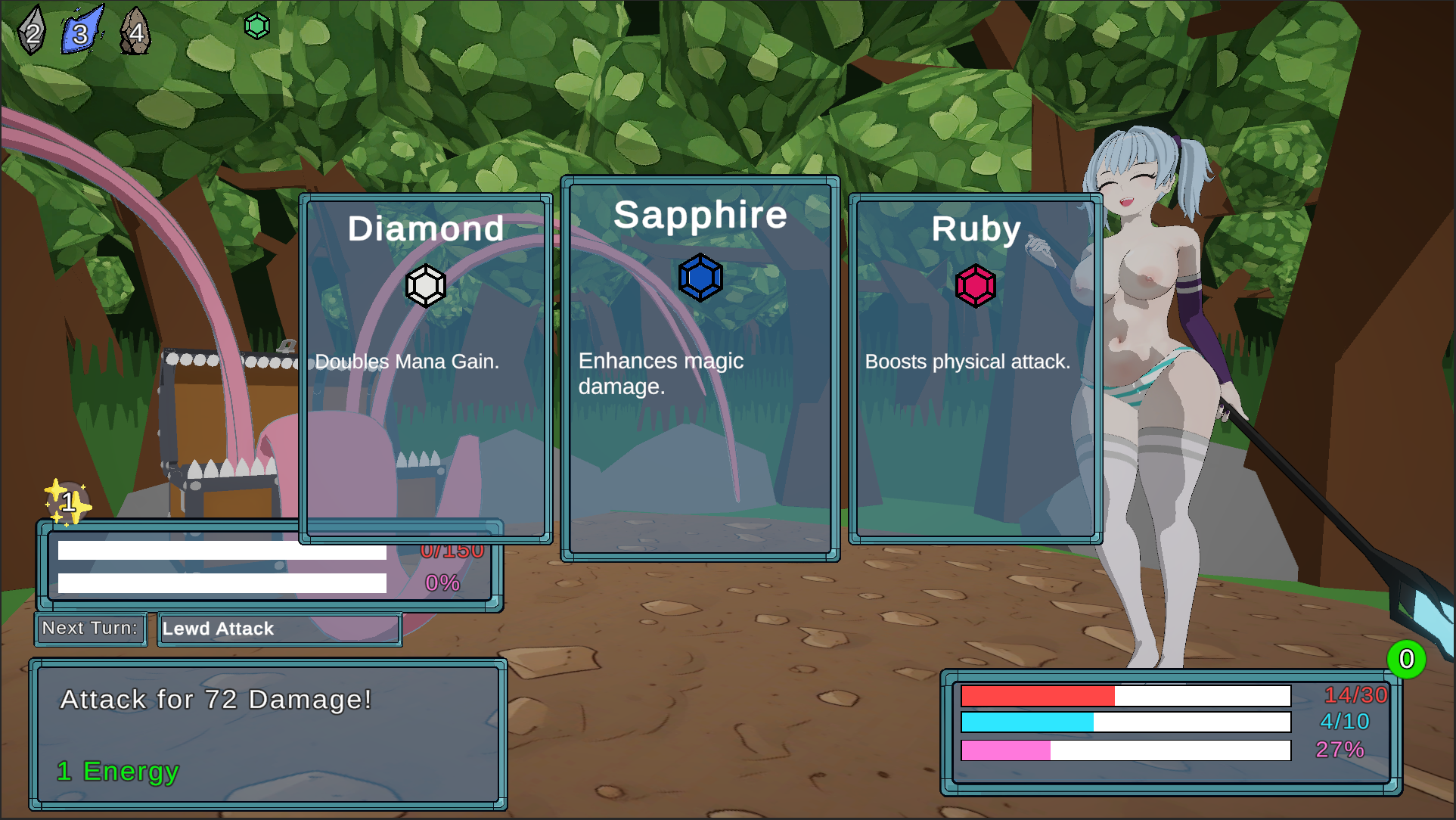Click the Lewd Attack turn indicator
1456x820 pixels.
coord(217,629)
